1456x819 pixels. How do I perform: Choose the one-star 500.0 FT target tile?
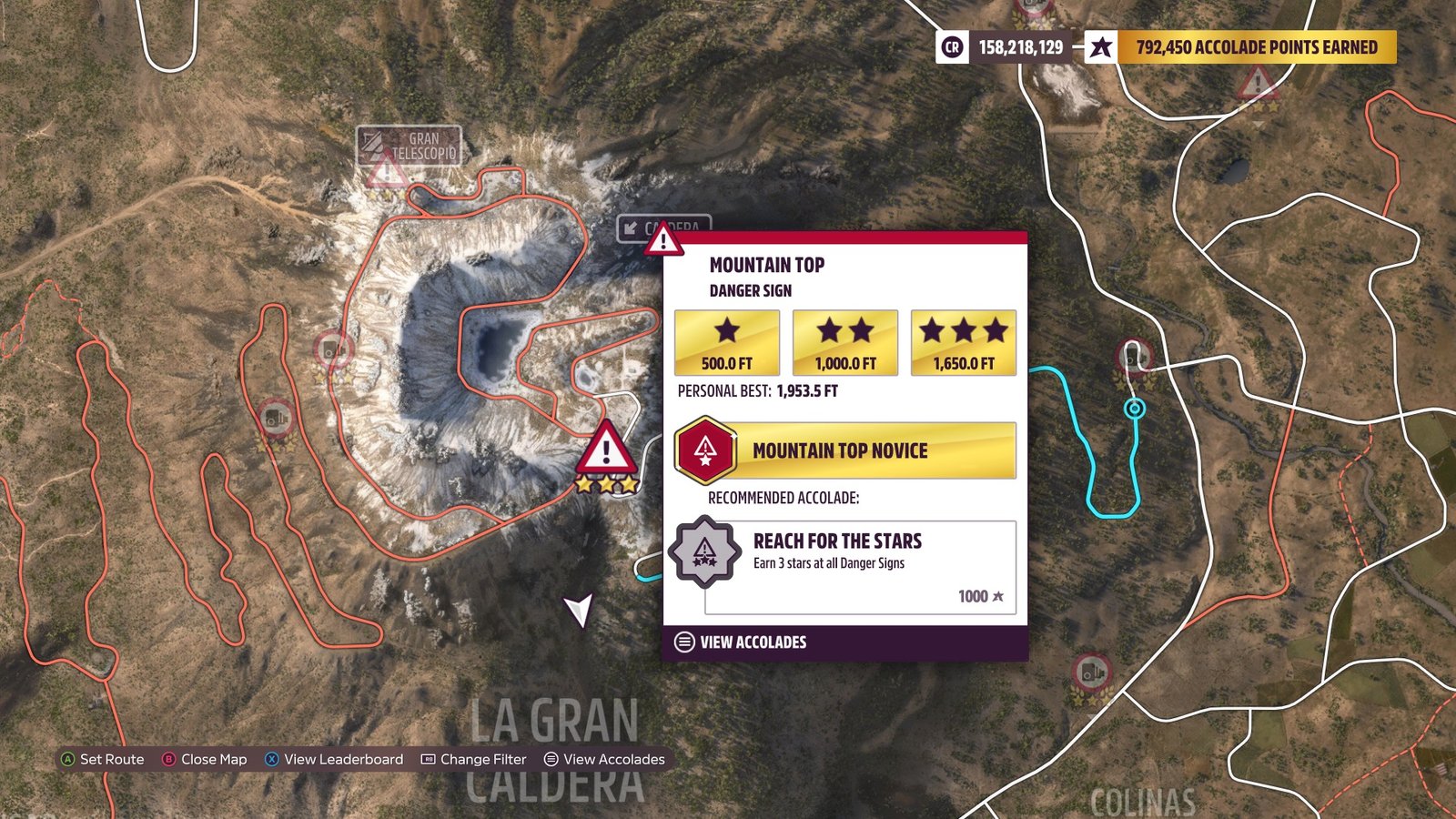pyautogui.click(x=726, y=342)
